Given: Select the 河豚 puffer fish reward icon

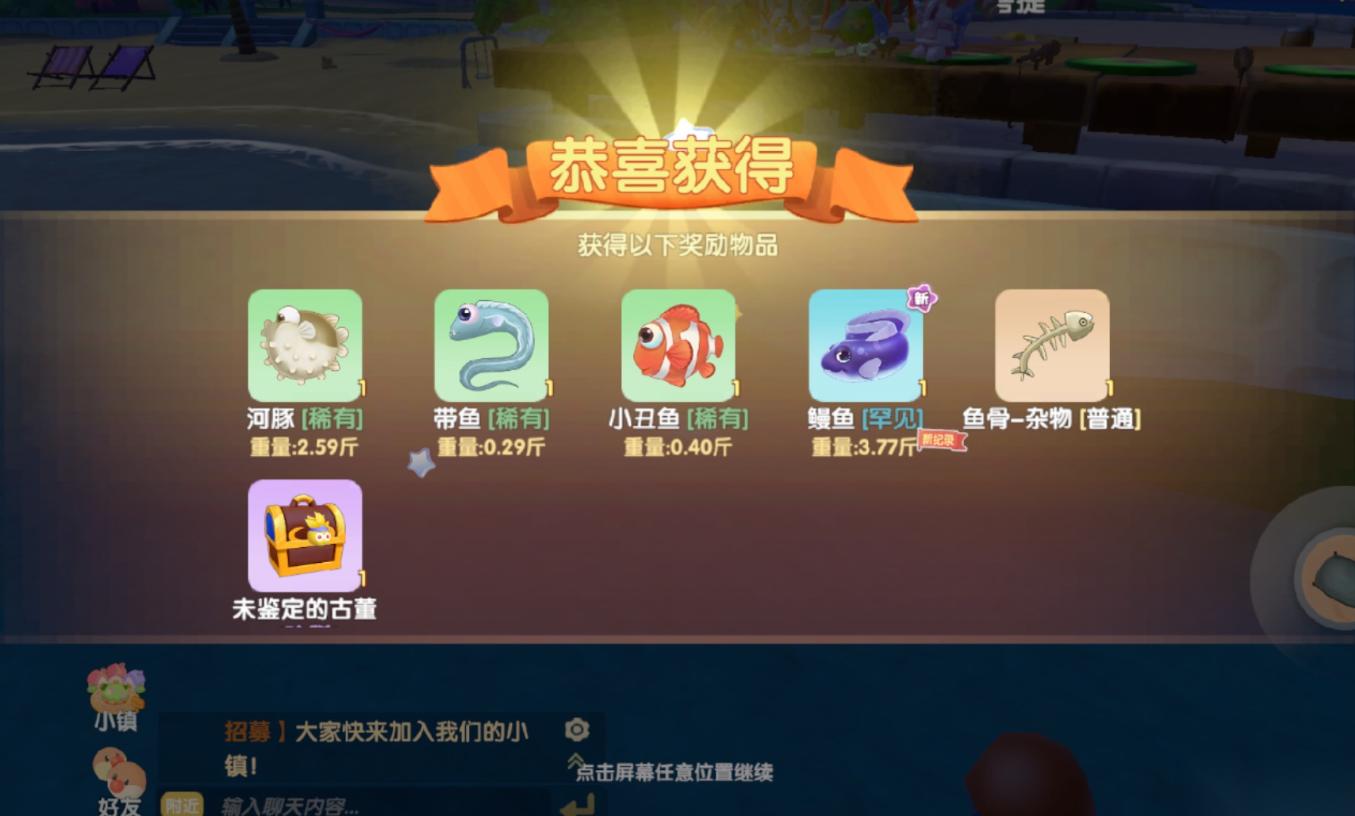Looking at the screenshot, I should click(305, 344).
